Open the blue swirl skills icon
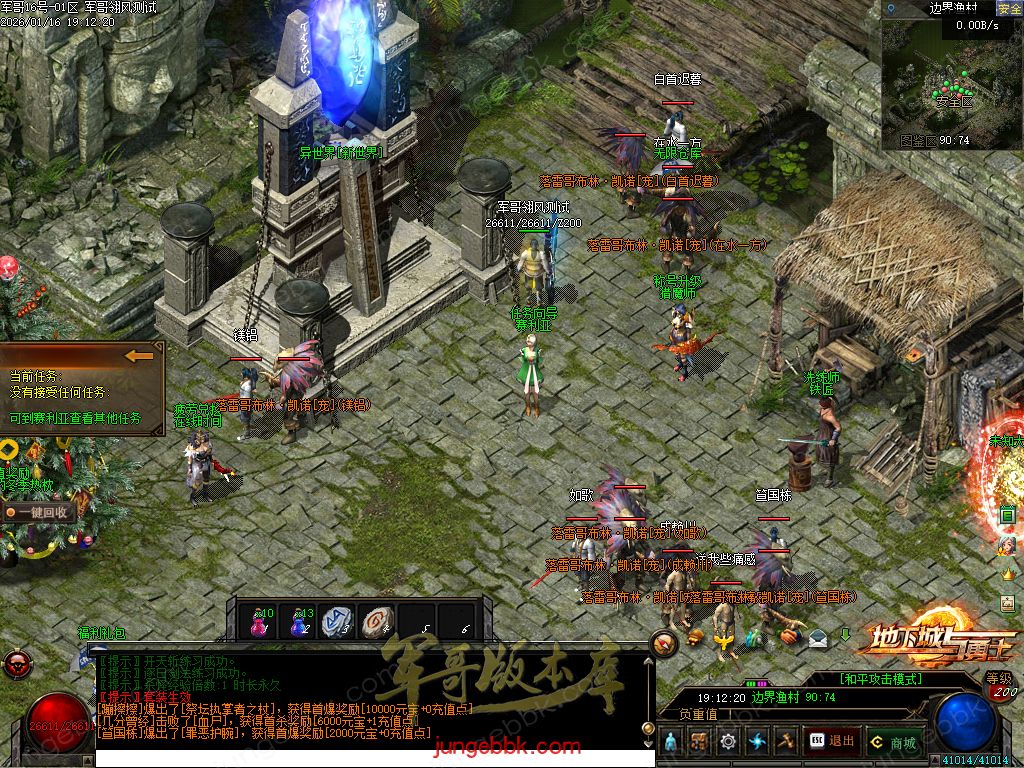 click(756, 741)
